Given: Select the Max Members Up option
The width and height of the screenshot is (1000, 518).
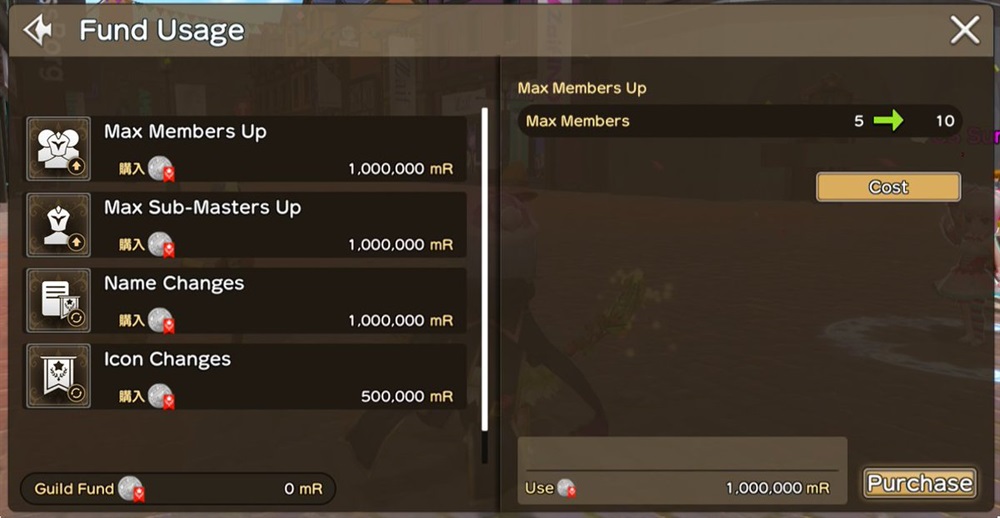Looking at the screenshot, I should point(246,149).
